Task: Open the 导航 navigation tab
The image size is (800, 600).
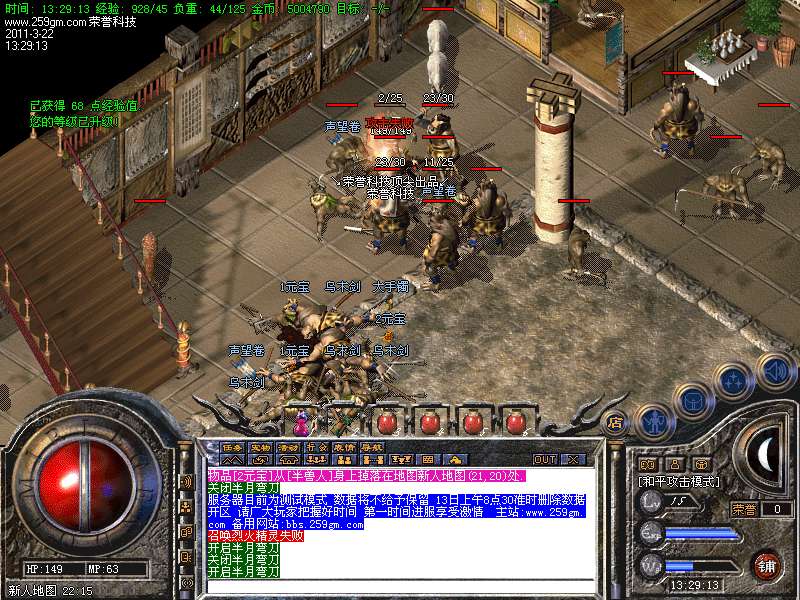Action: click(372, 447)
